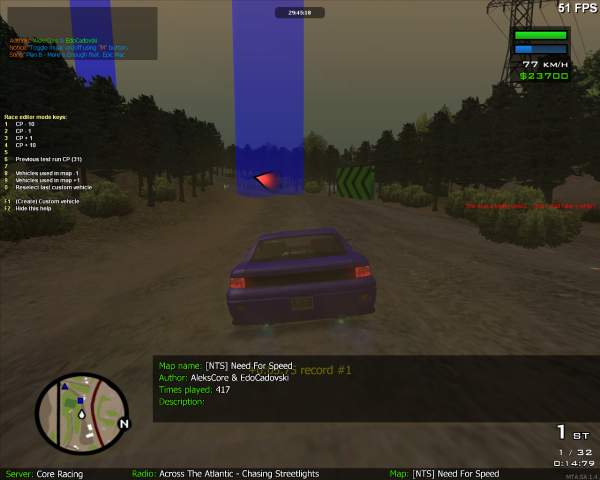Click the chat box message area
This screenshot has width=600, height=480.
pyautogui.click(x=79, y=33)
